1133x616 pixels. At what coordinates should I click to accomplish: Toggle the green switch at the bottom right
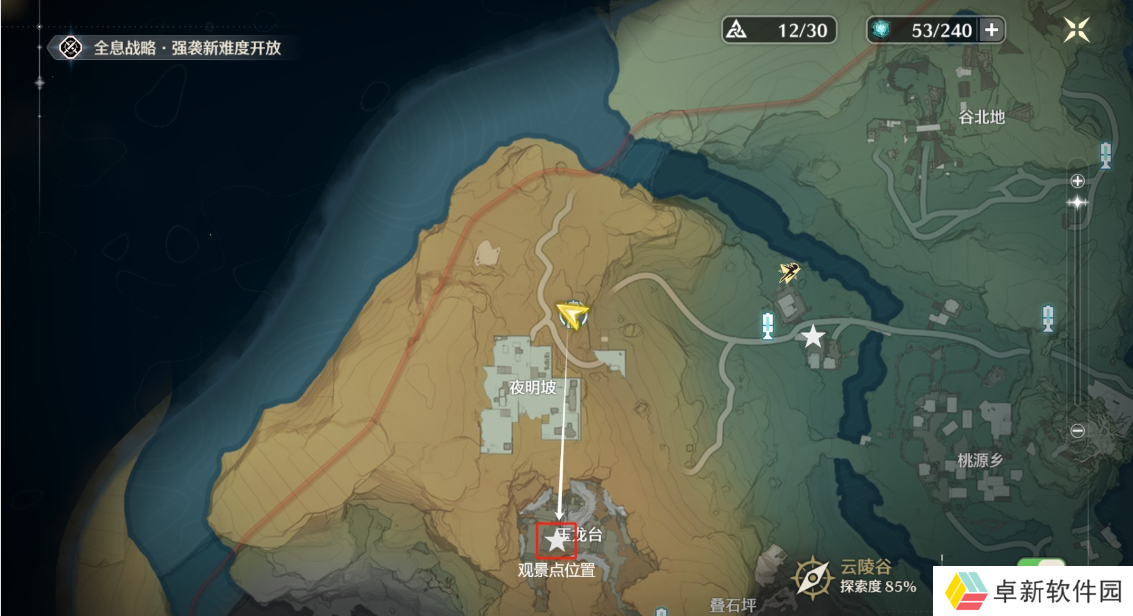click(1034, 568)
